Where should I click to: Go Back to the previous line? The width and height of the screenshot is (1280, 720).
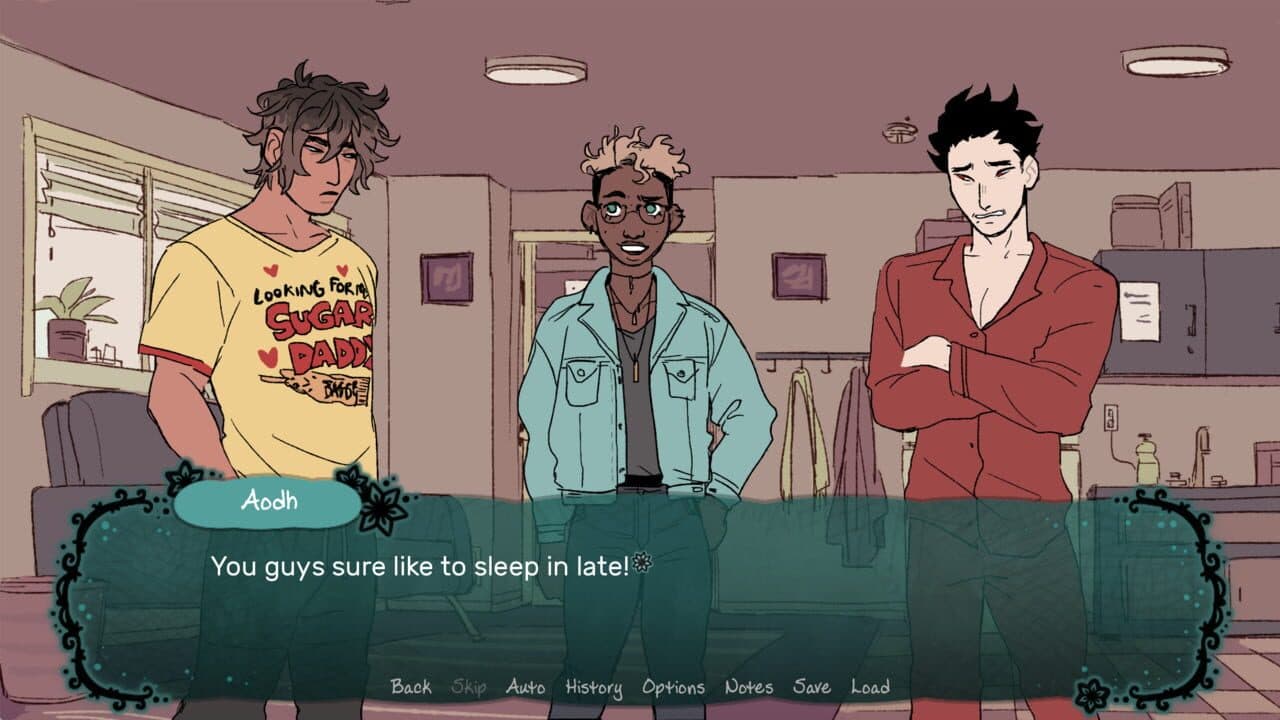click(413, 688)
